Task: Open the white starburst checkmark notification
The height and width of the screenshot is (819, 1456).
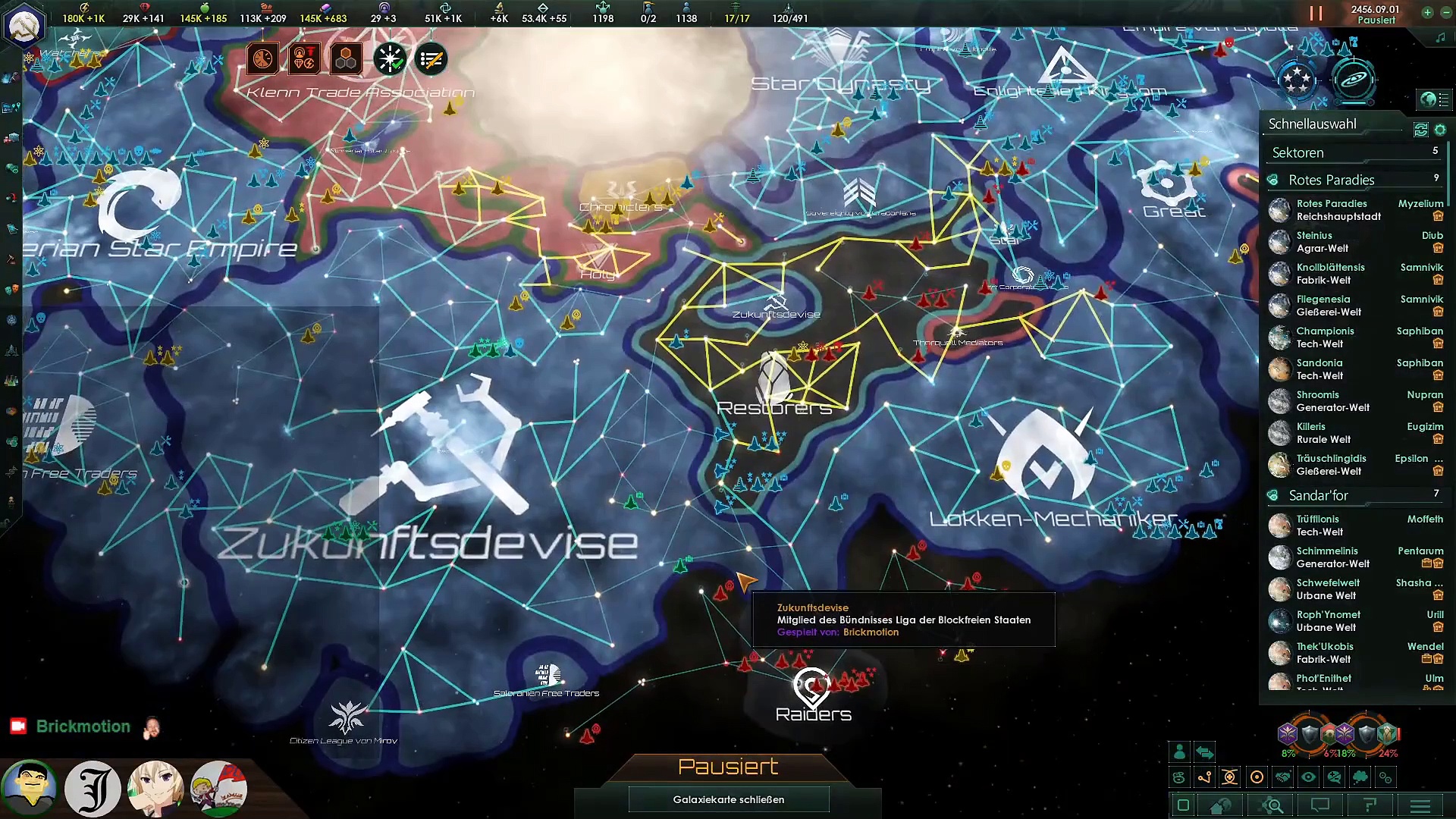Action: coord(390,59)
